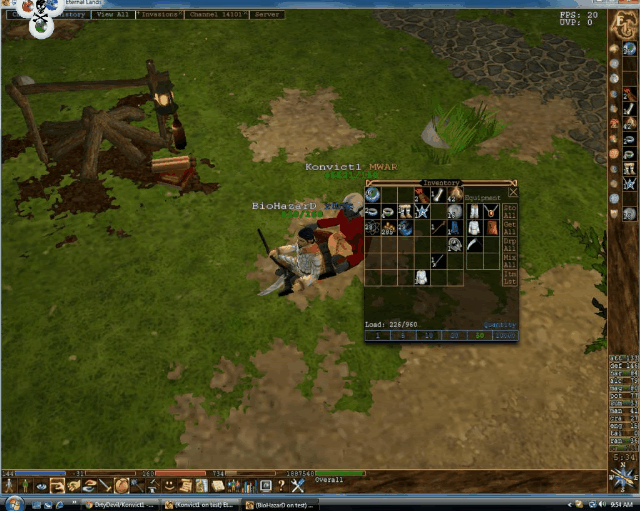Select the bone item in inventory
This screenshot has width=640, height=511.
[438, 195]
